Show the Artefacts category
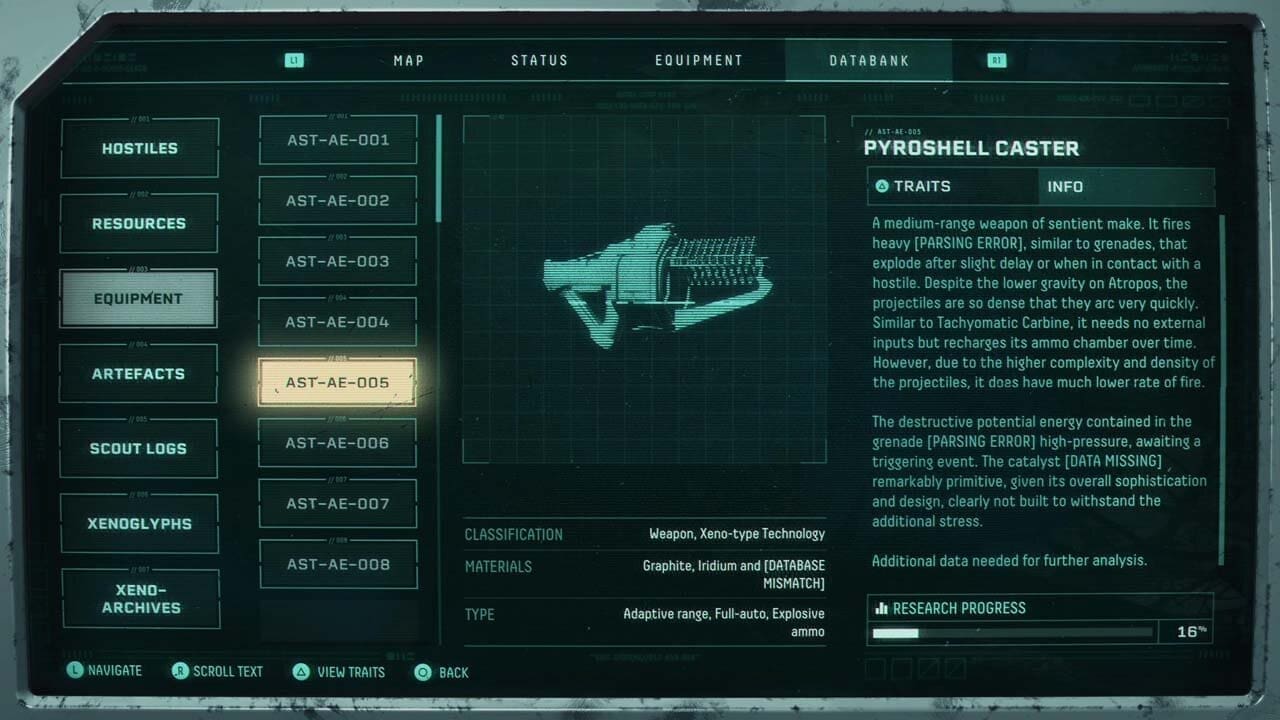 pyautogui.click(x=139, y=374)
